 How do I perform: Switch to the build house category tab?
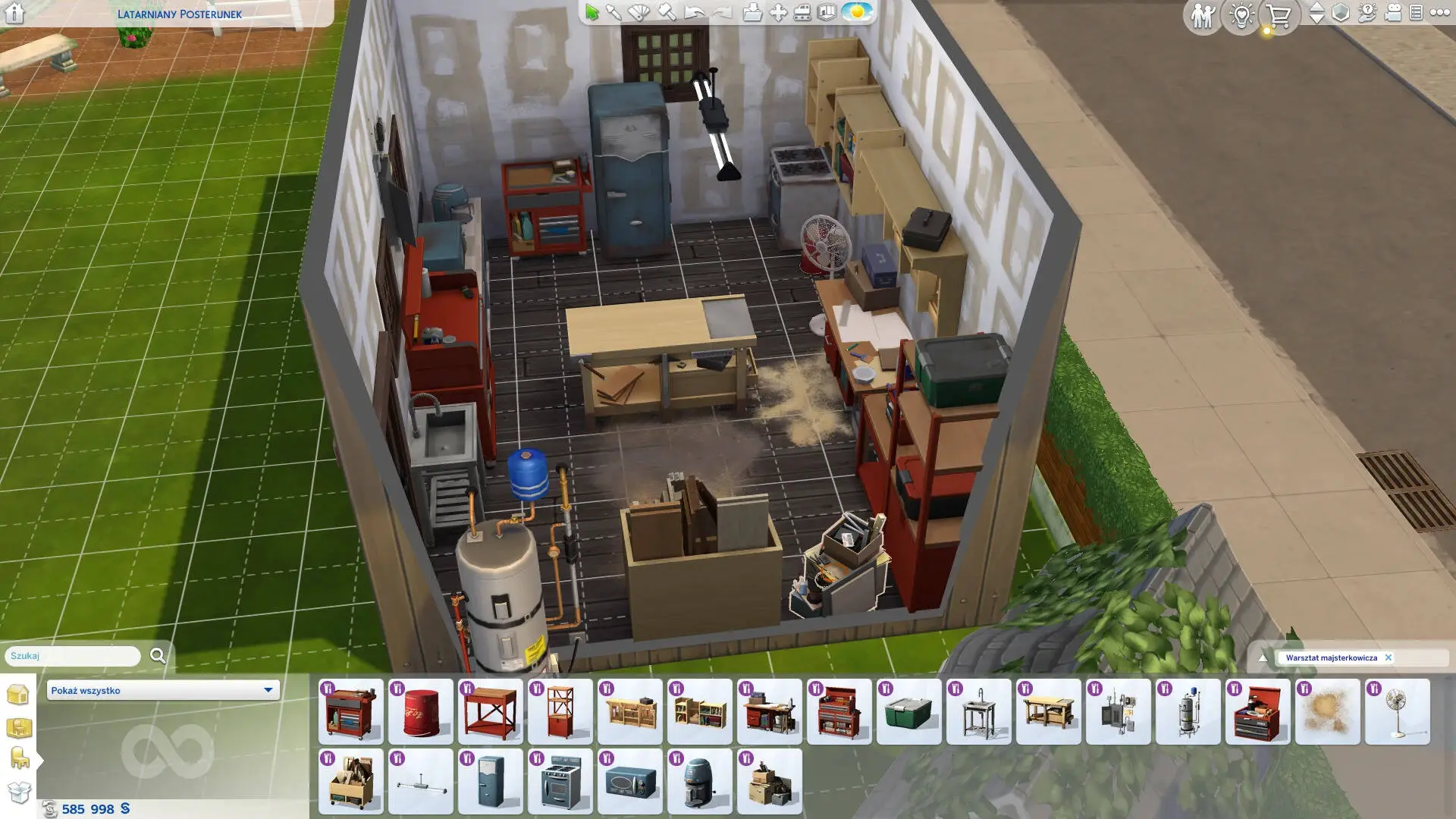(x=18, y=694)
